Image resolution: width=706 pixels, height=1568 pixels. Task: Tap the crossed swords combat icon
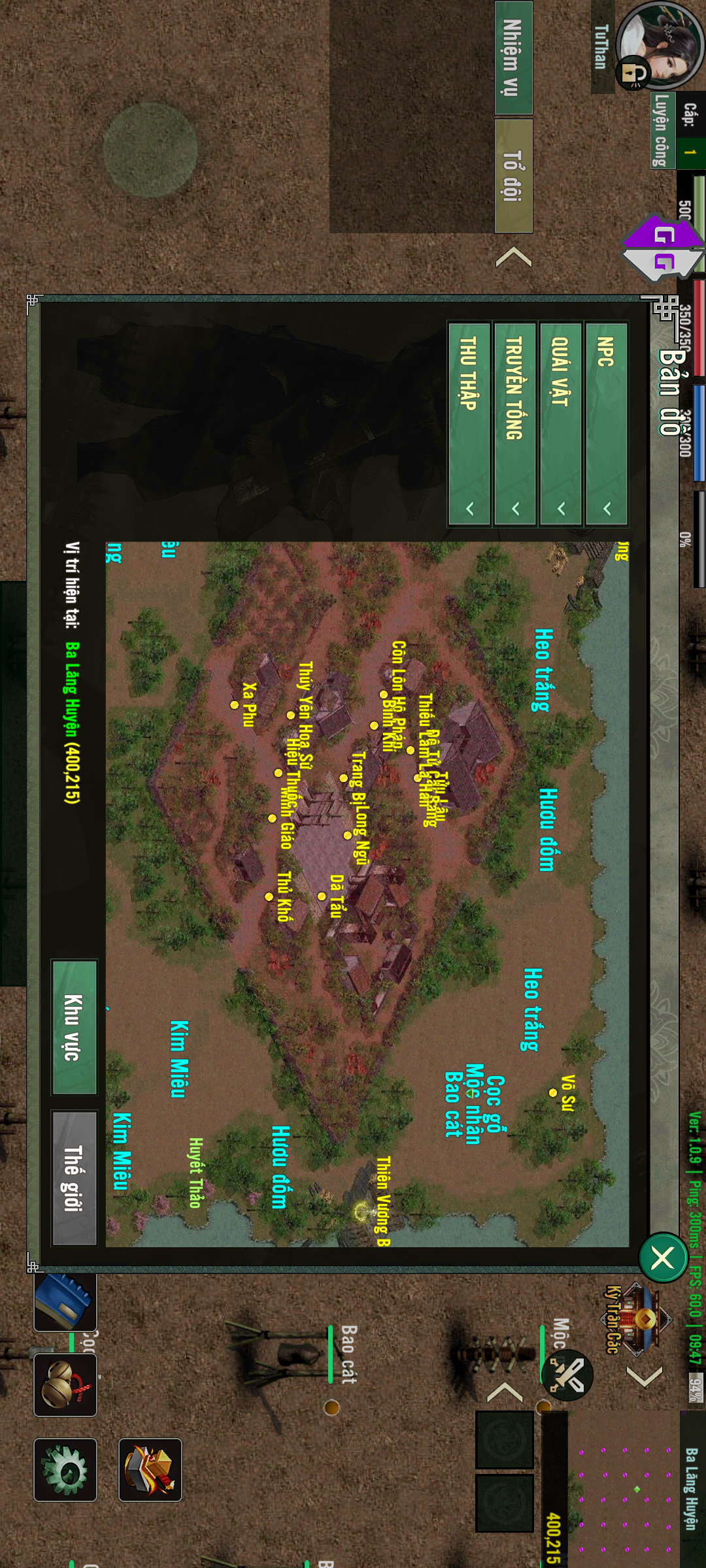click(567, 1375)
